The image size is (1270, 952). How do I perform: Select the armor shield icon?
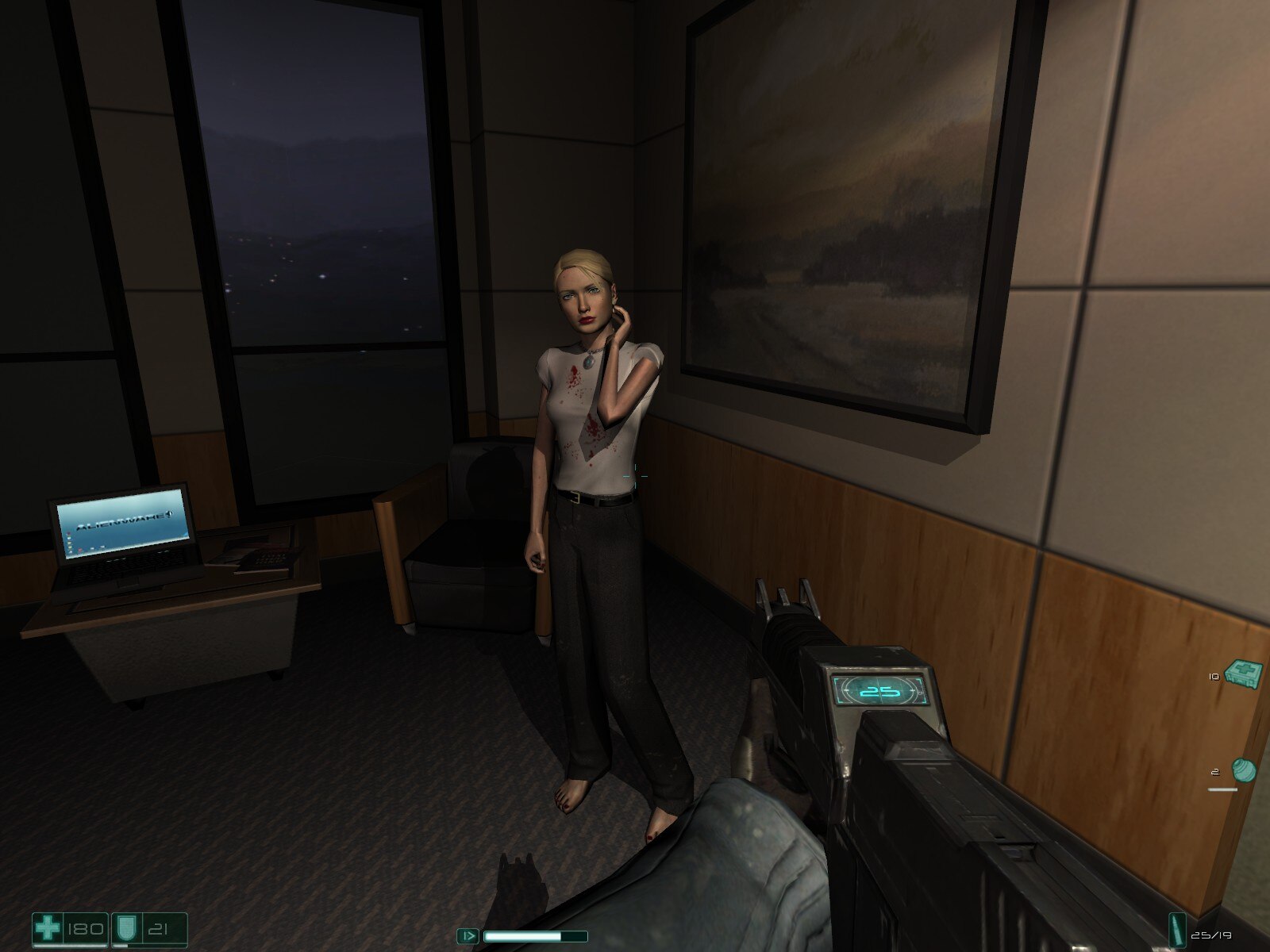[x=125, y=926]
